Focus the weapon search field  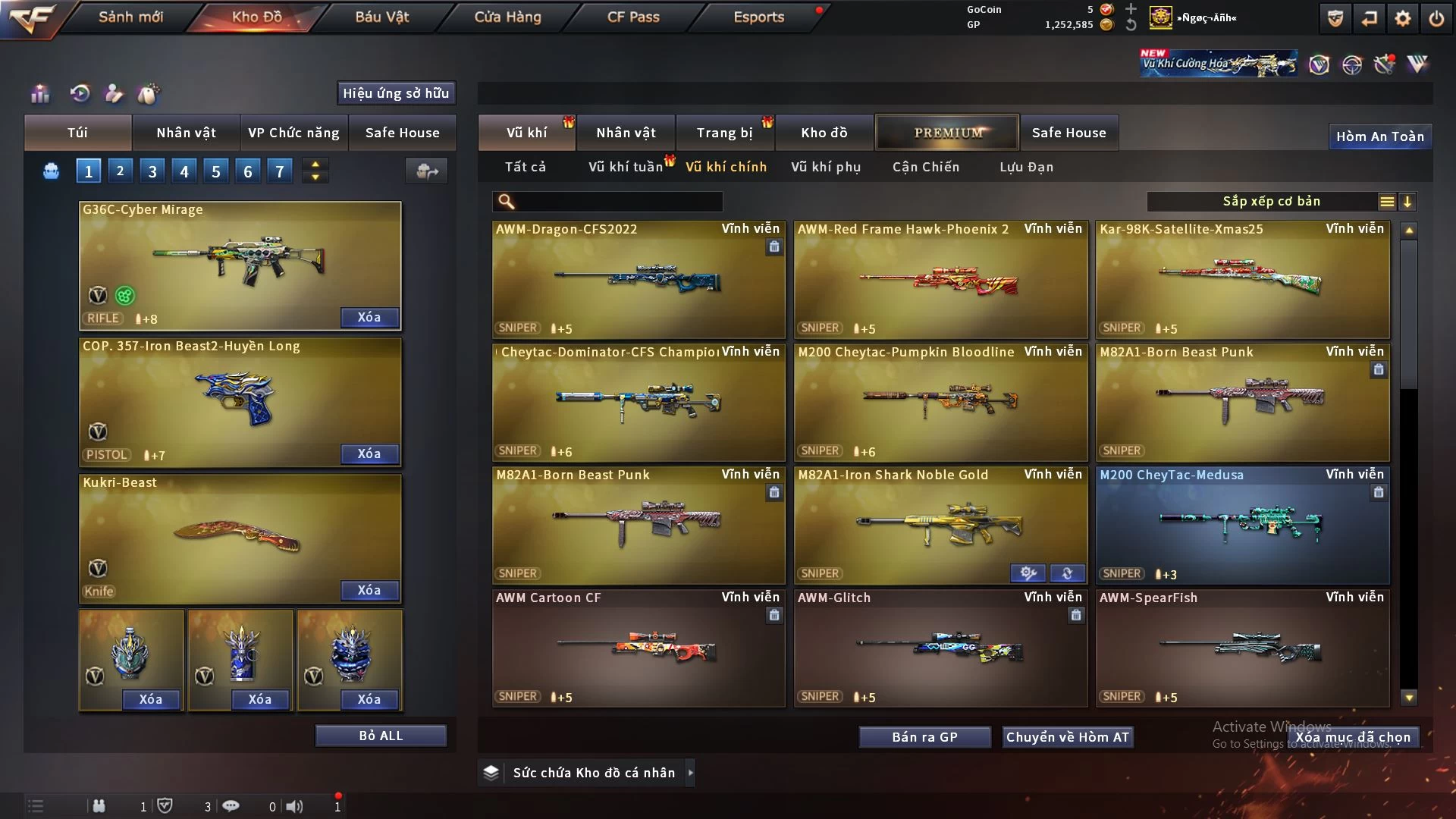click(x=618, y=202)
